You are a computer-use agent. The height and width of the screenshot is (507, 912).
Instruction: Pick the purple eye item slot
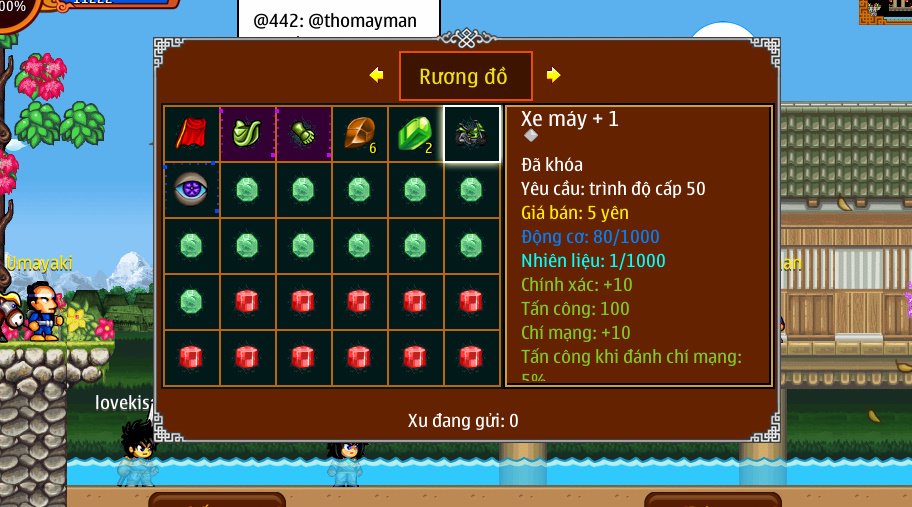click(191, 190)
